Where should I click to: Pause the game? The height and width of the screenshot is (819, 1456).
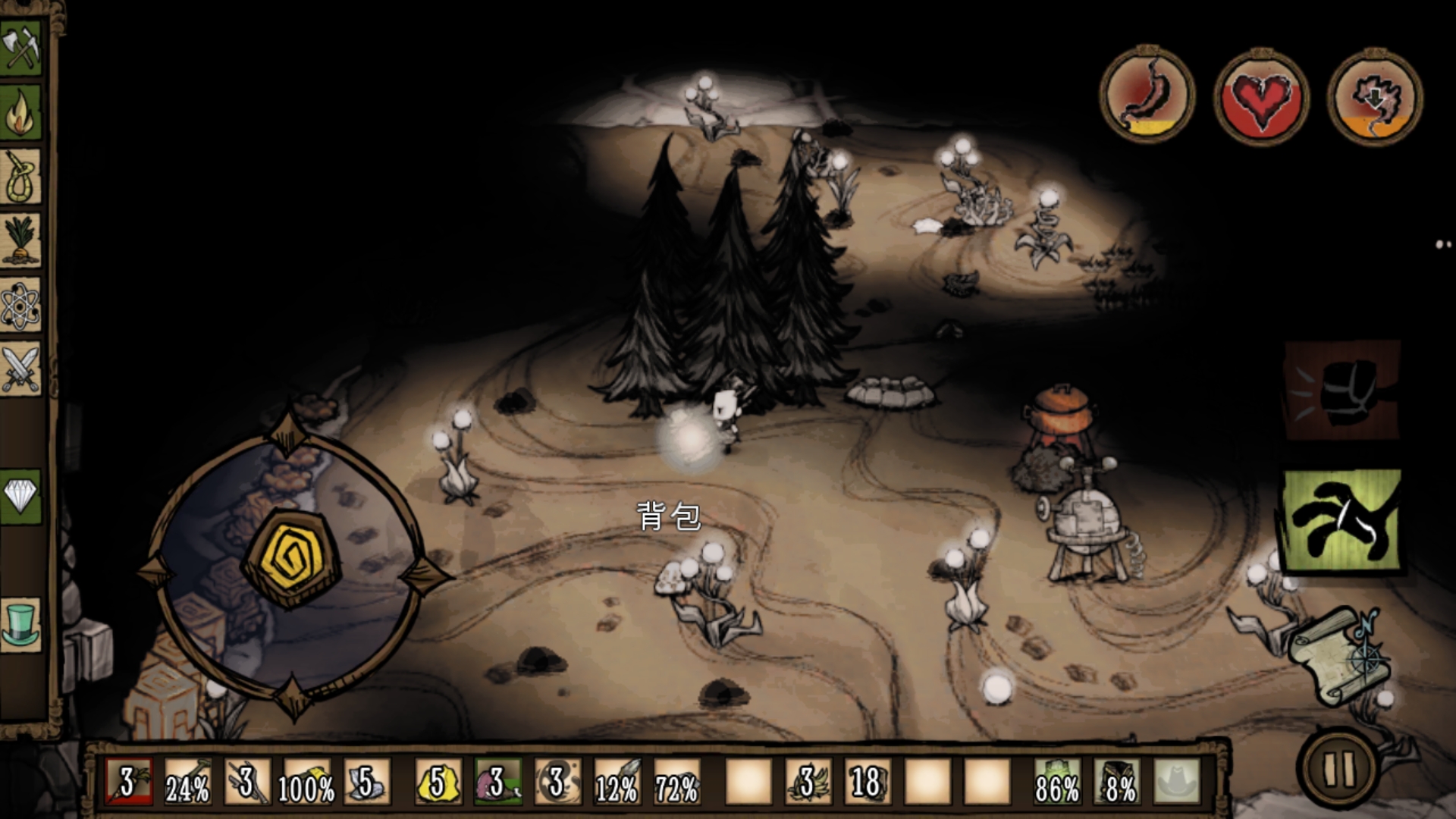tap(1339, 767)
